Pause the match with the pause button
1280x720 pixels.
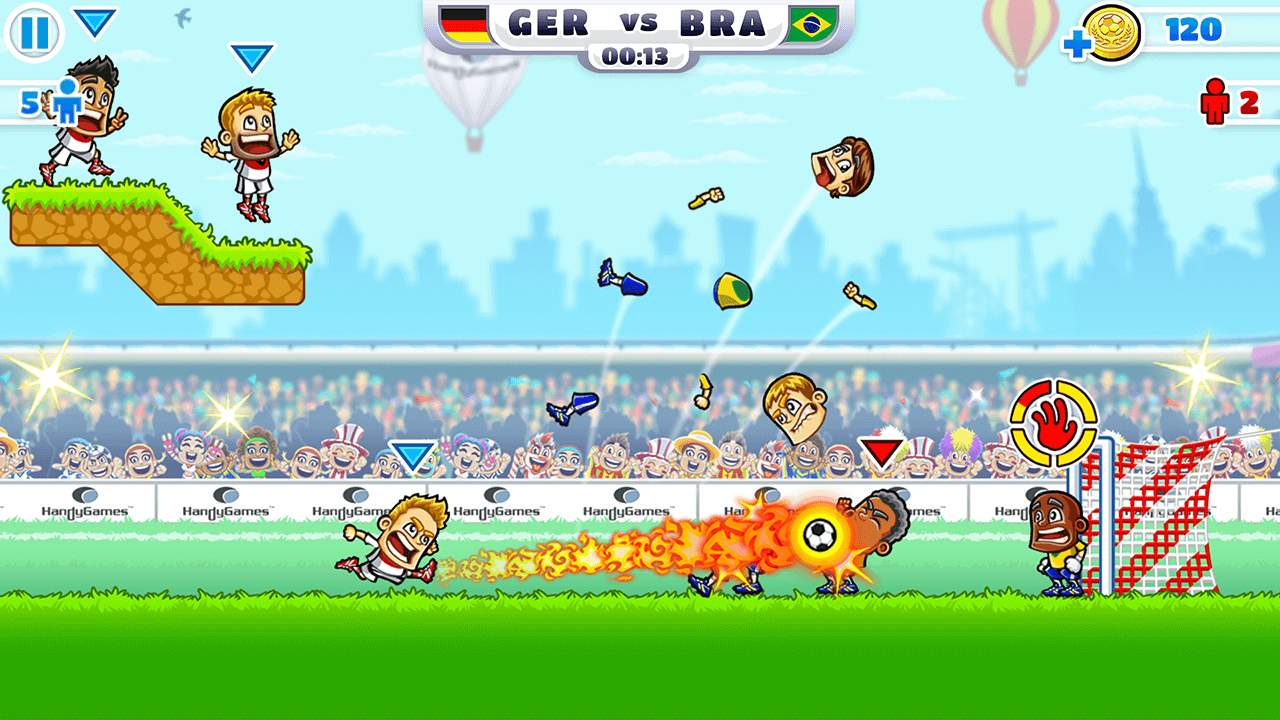point(34,33)
